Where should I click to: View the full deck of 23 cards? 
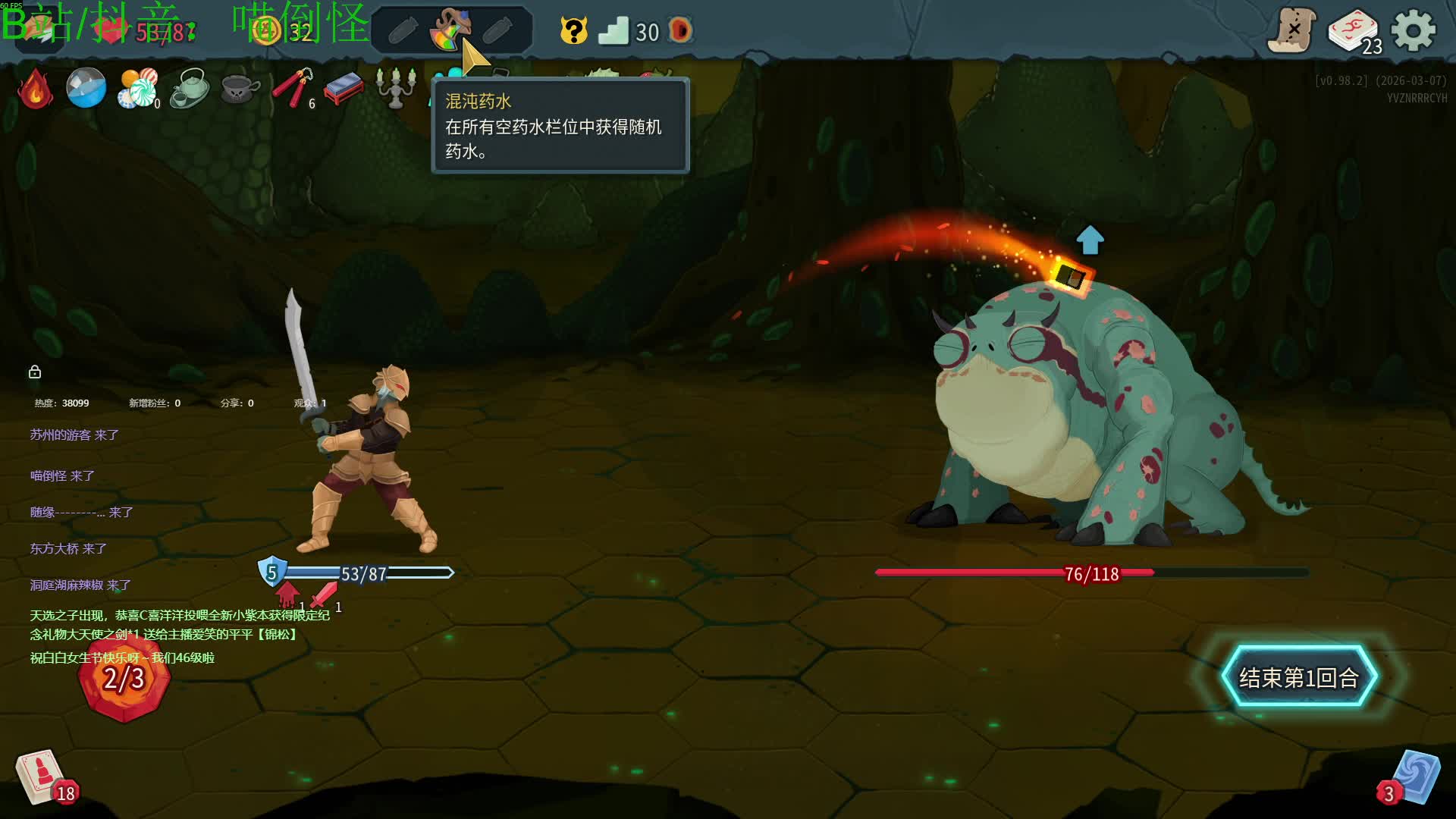click(1354, 32)
